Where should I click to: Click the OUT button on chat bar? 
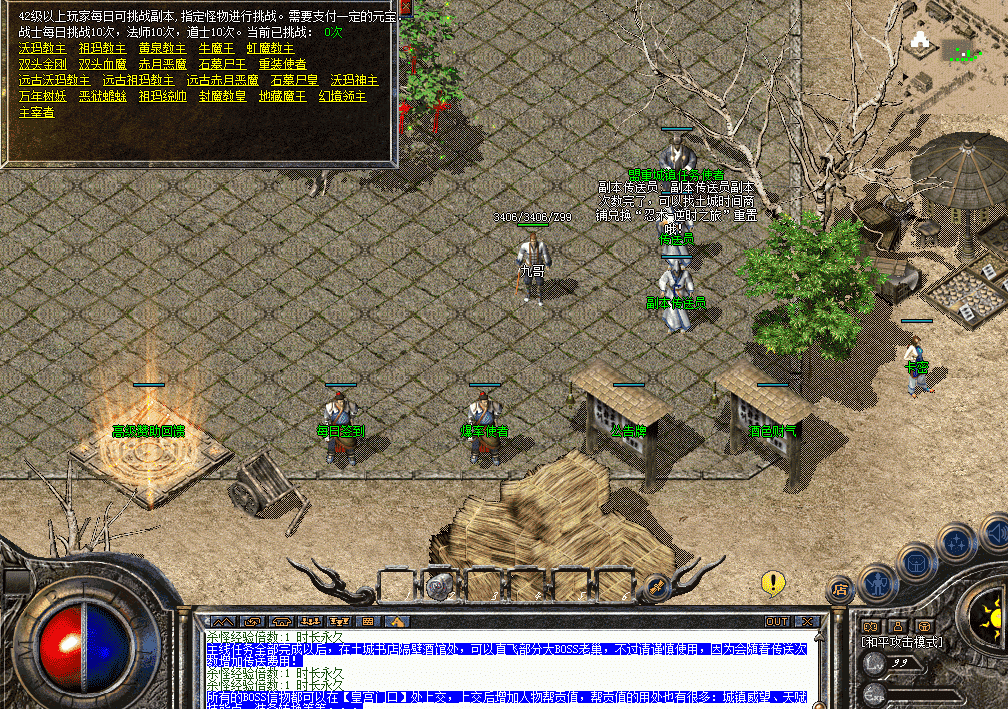coord(777,621)
